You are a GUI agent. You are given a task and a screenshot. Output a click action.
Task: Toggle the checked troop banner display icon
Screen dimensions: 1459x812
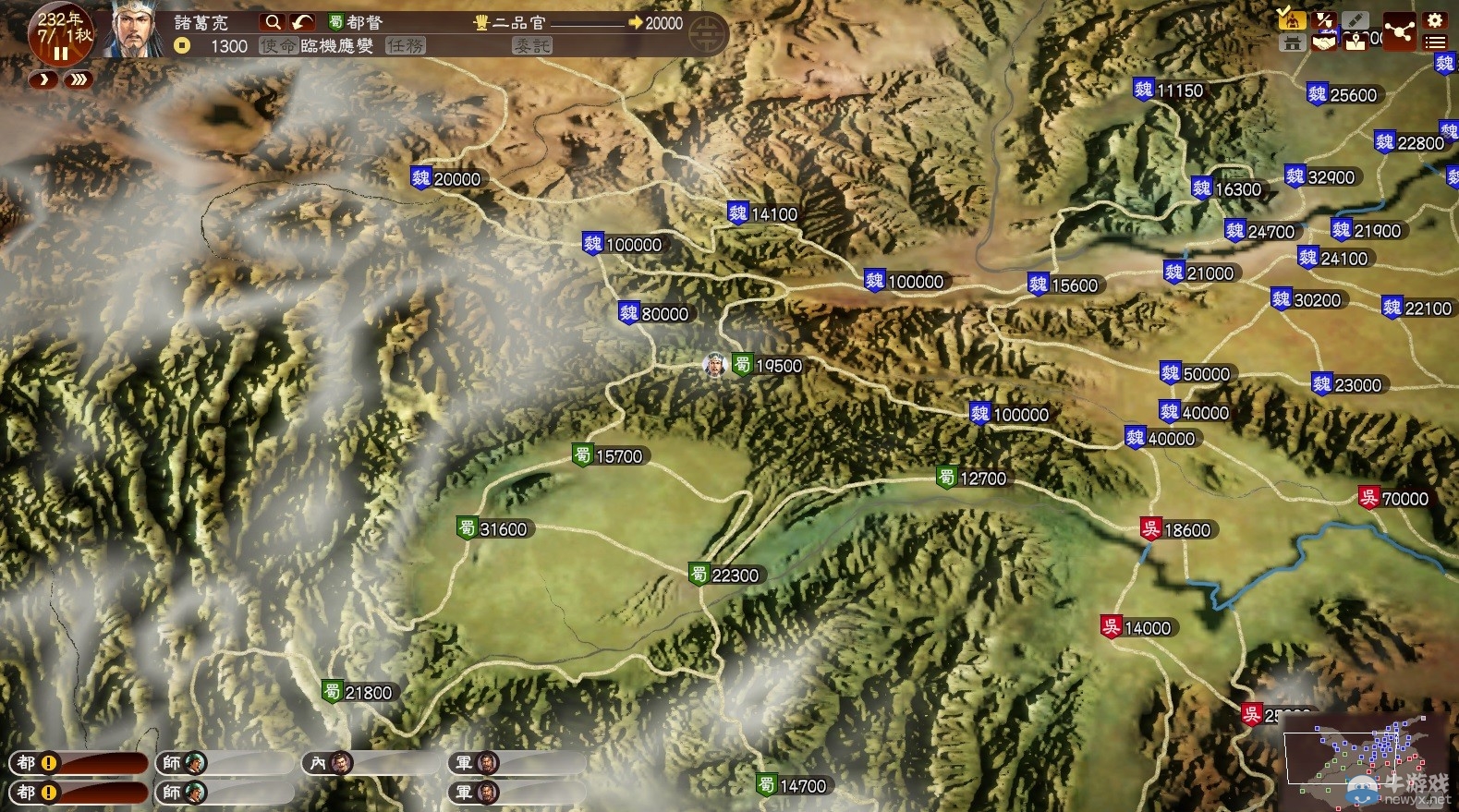1293,19
